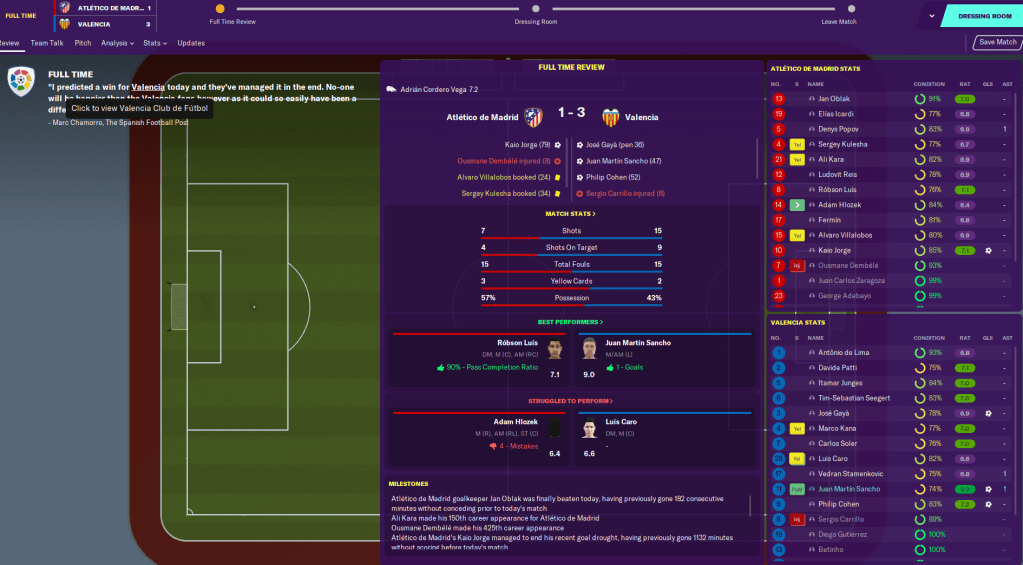Select Juan Martín Sancho in Valencia stats

[846, 489]
